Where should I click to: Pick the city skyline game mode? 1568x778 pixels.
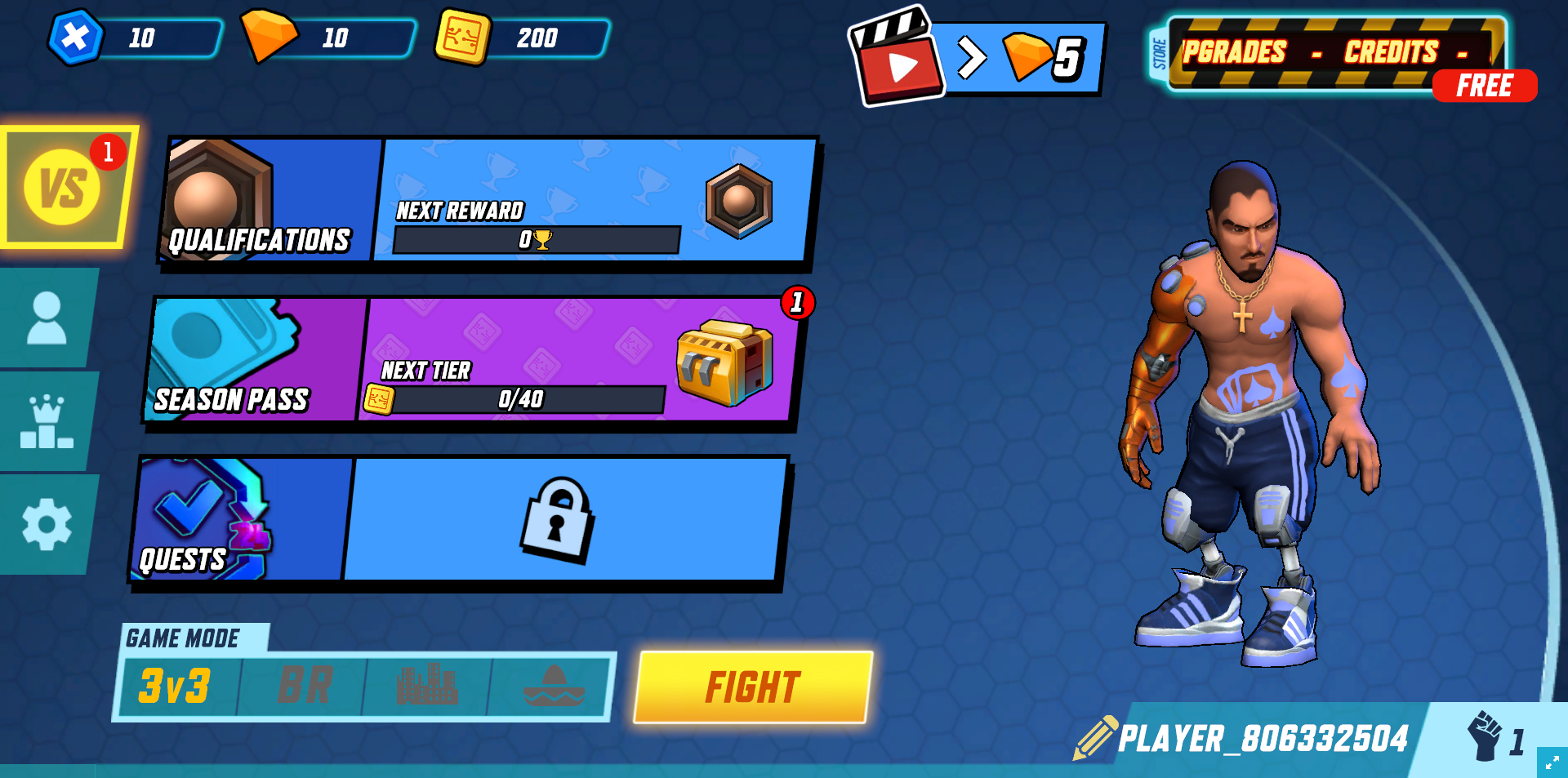(426, 687)
